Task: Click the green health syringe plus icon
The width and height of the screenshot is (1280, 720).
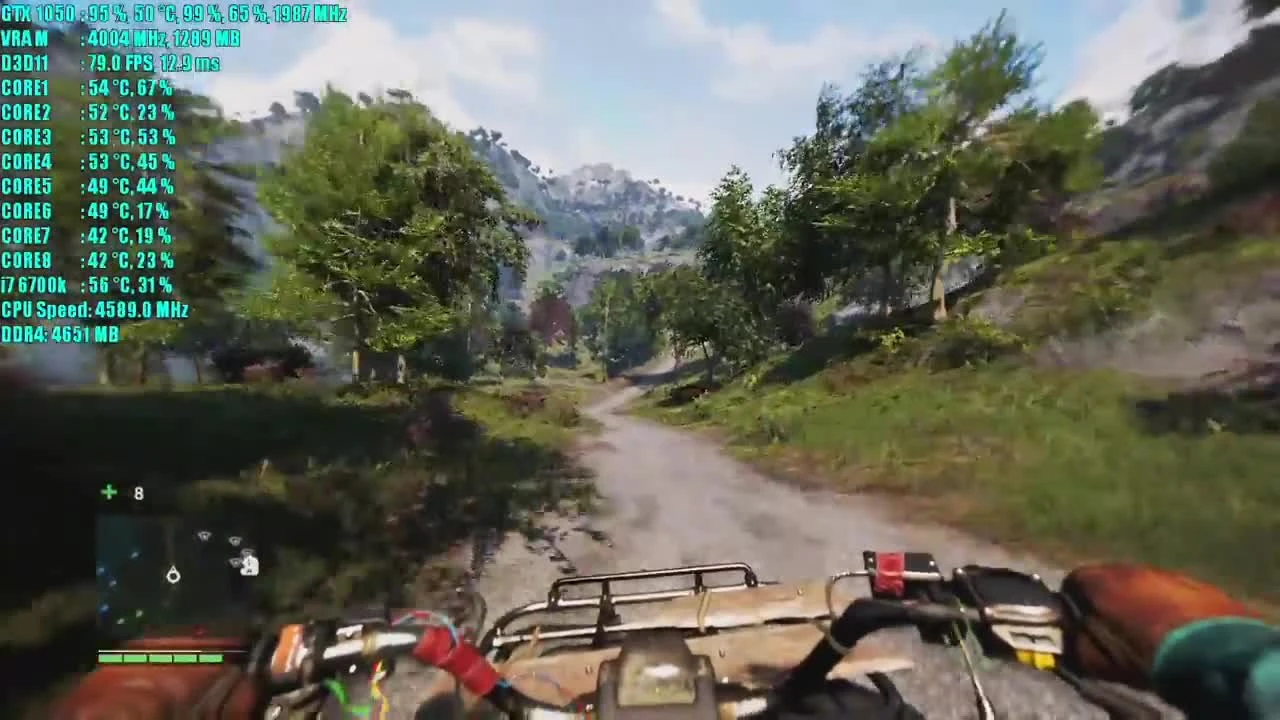Action: pos(108,491)
